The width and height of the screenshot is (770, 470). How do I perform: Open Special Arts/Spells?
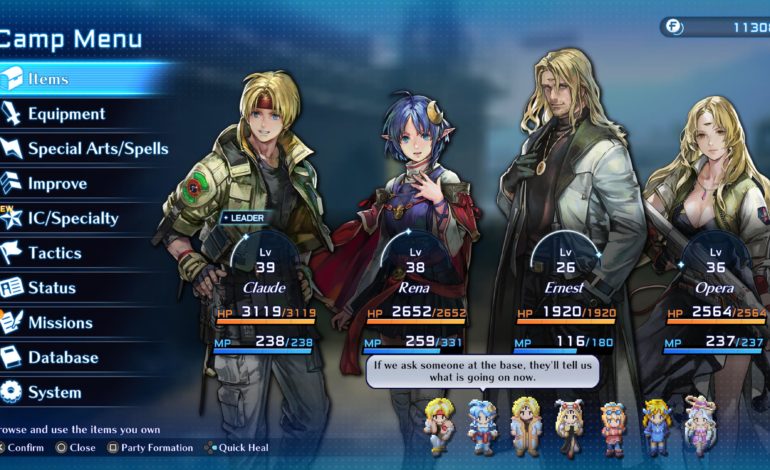pyautogui.click(x=97, y=149)
